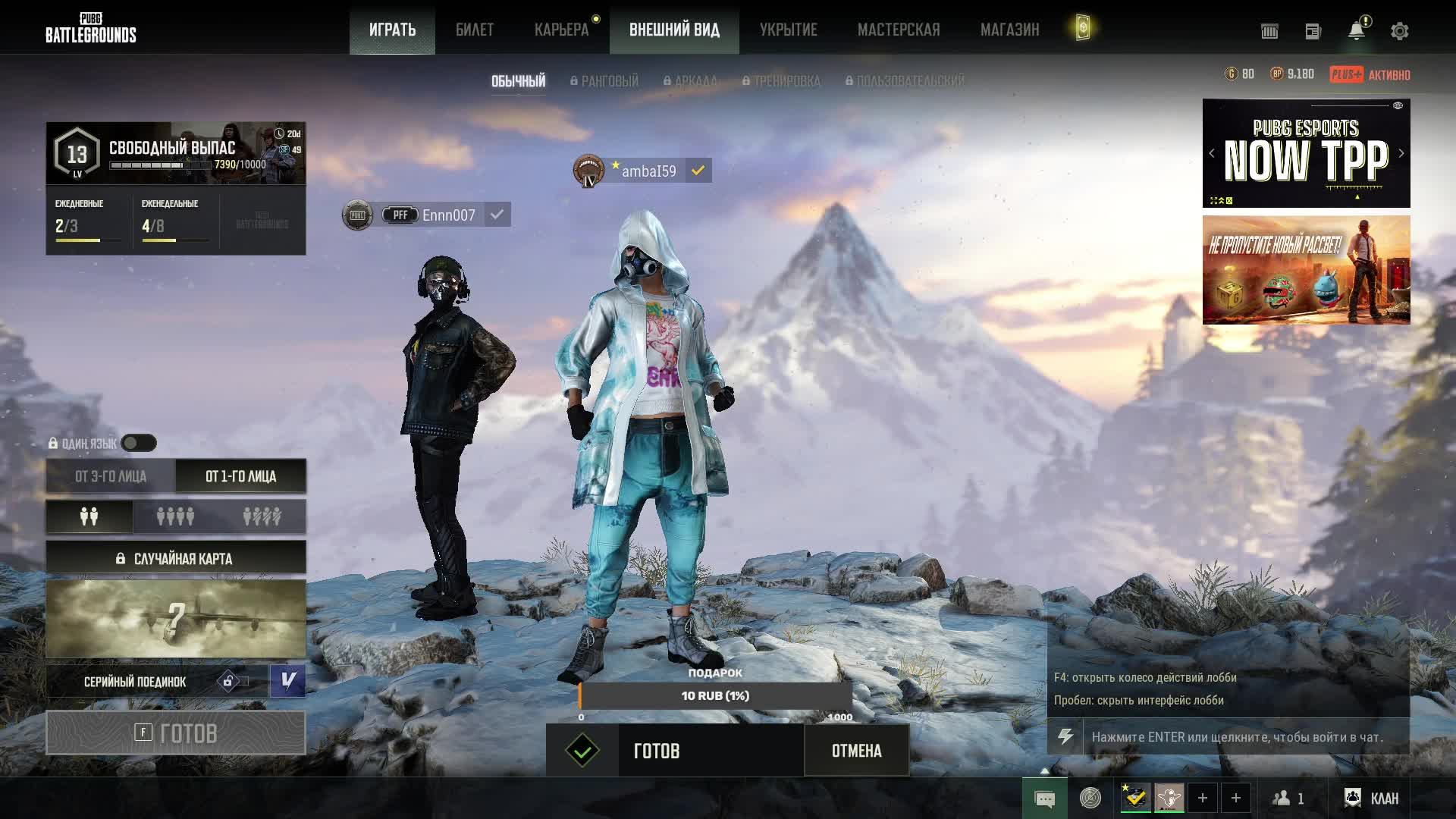
Task: Go to the Укрытие tab
Action: pyautogui.click(x=788, y=30)
